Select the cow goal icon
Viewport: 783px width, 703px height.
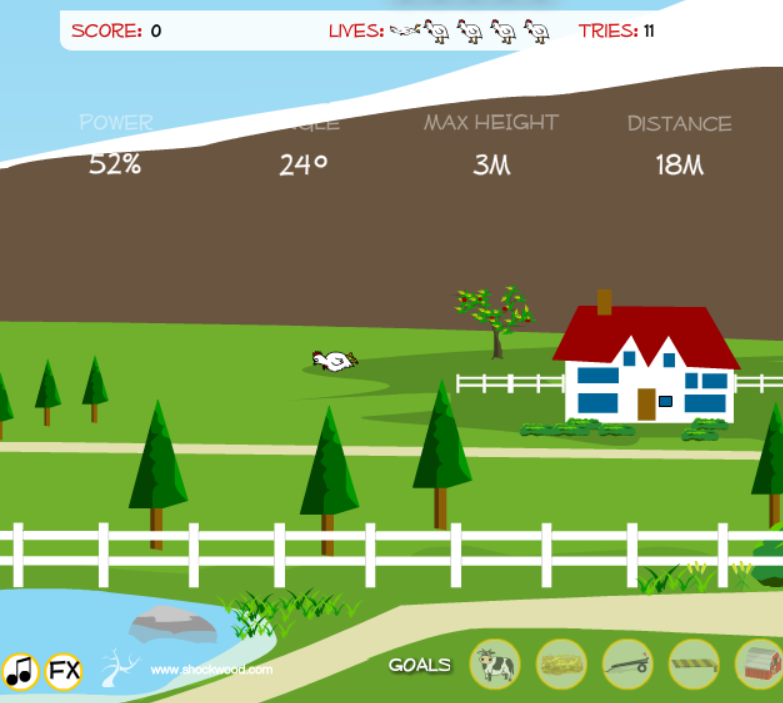click(x=495, y=664)
